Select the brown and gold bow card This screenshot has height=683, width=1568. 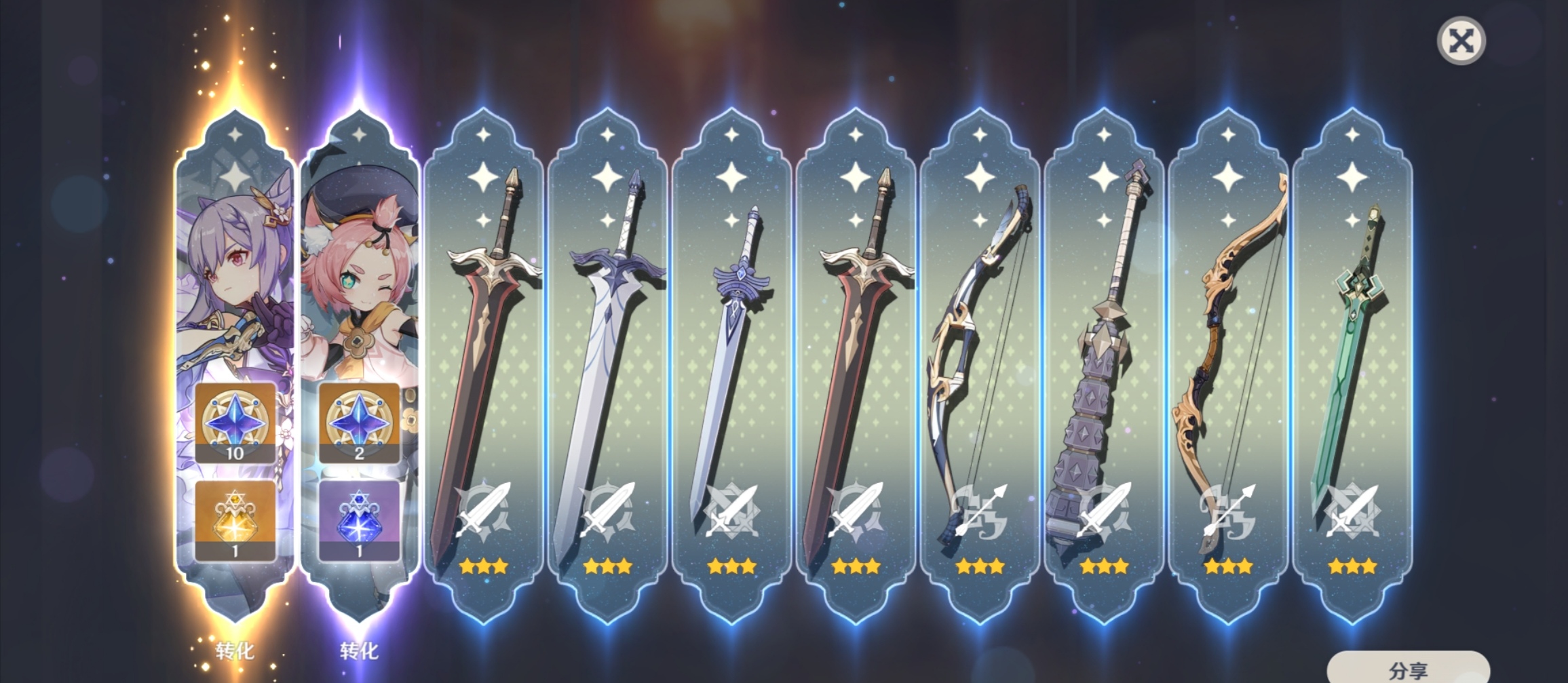tap(1228, 366)
